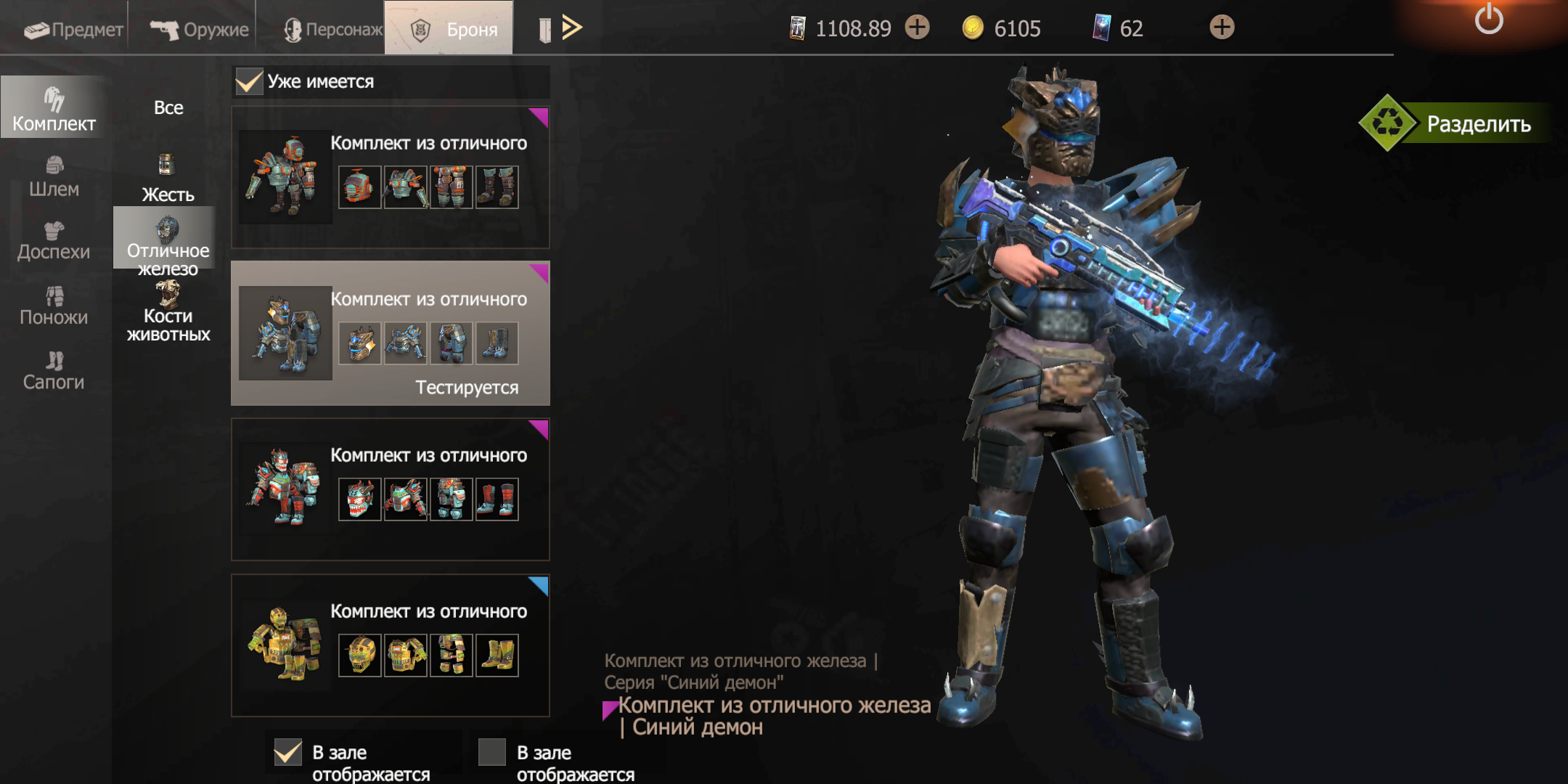Show the Сапоги category
Viewport: 1568px width, 784px height.
point(54,370)
